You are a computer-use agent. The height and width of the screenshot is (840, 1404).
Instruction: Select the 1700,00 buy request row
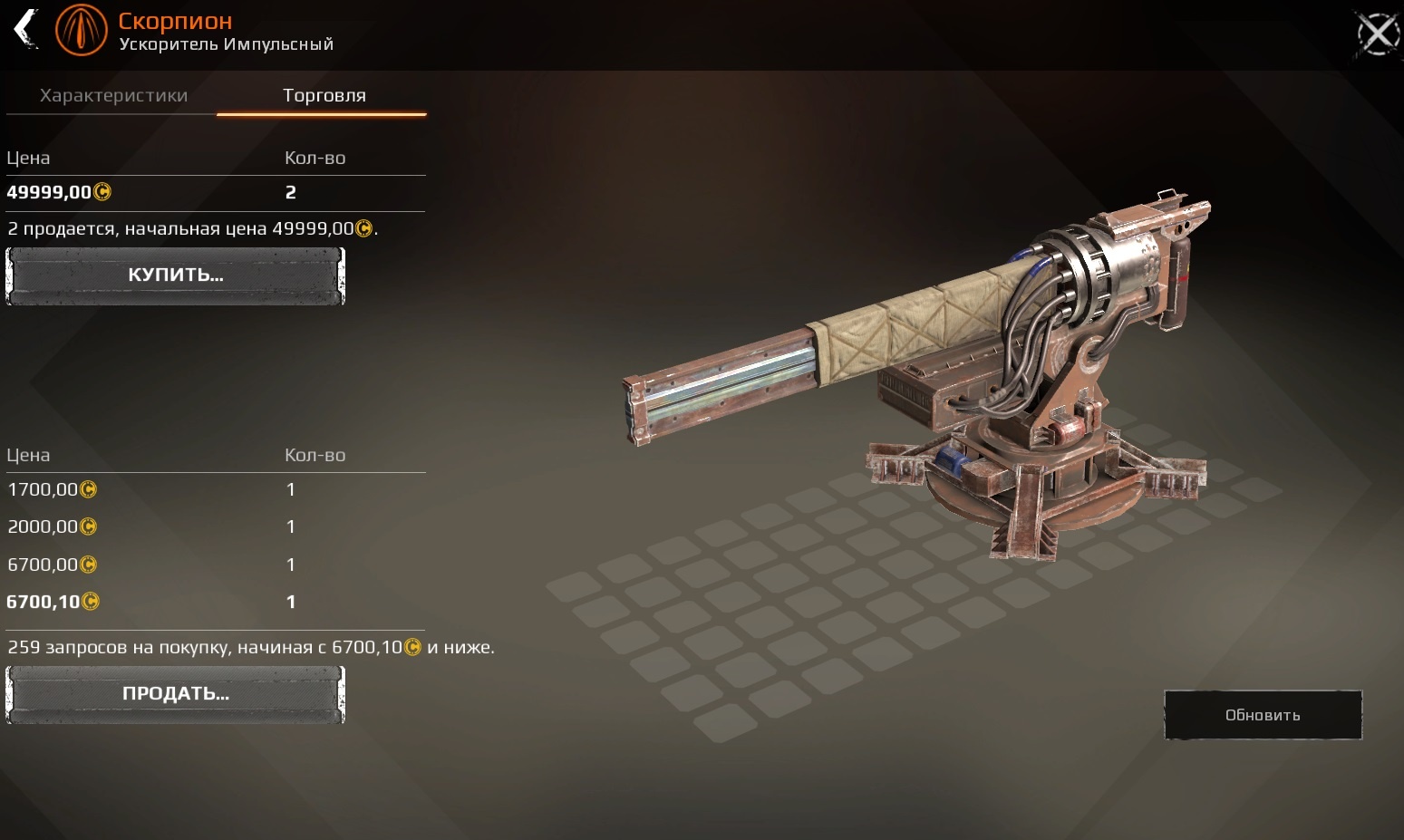click(215, 489)
